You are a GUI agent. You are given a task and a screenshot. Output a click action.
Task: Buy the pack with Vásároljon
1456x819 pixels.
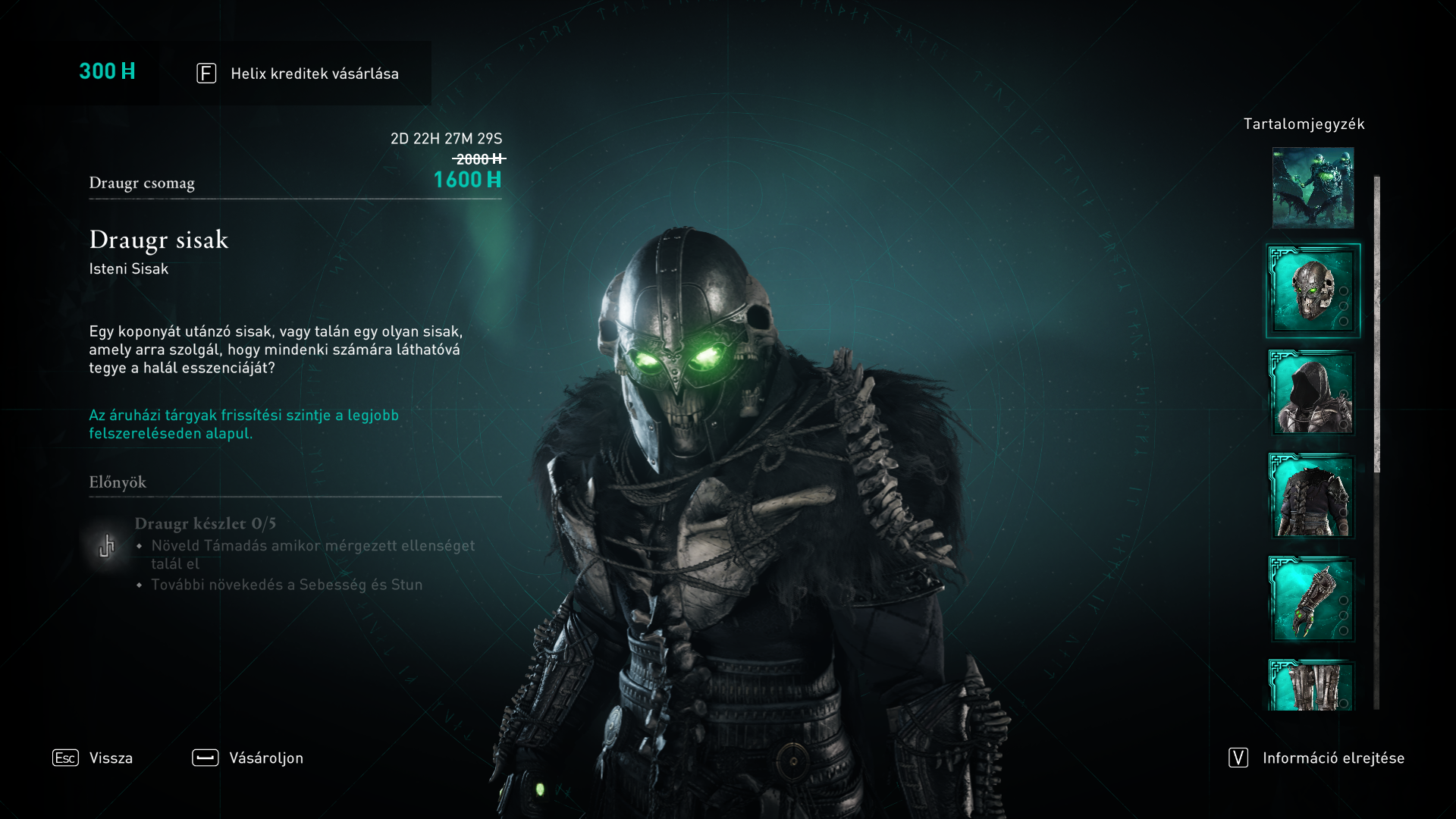(248, 758)
